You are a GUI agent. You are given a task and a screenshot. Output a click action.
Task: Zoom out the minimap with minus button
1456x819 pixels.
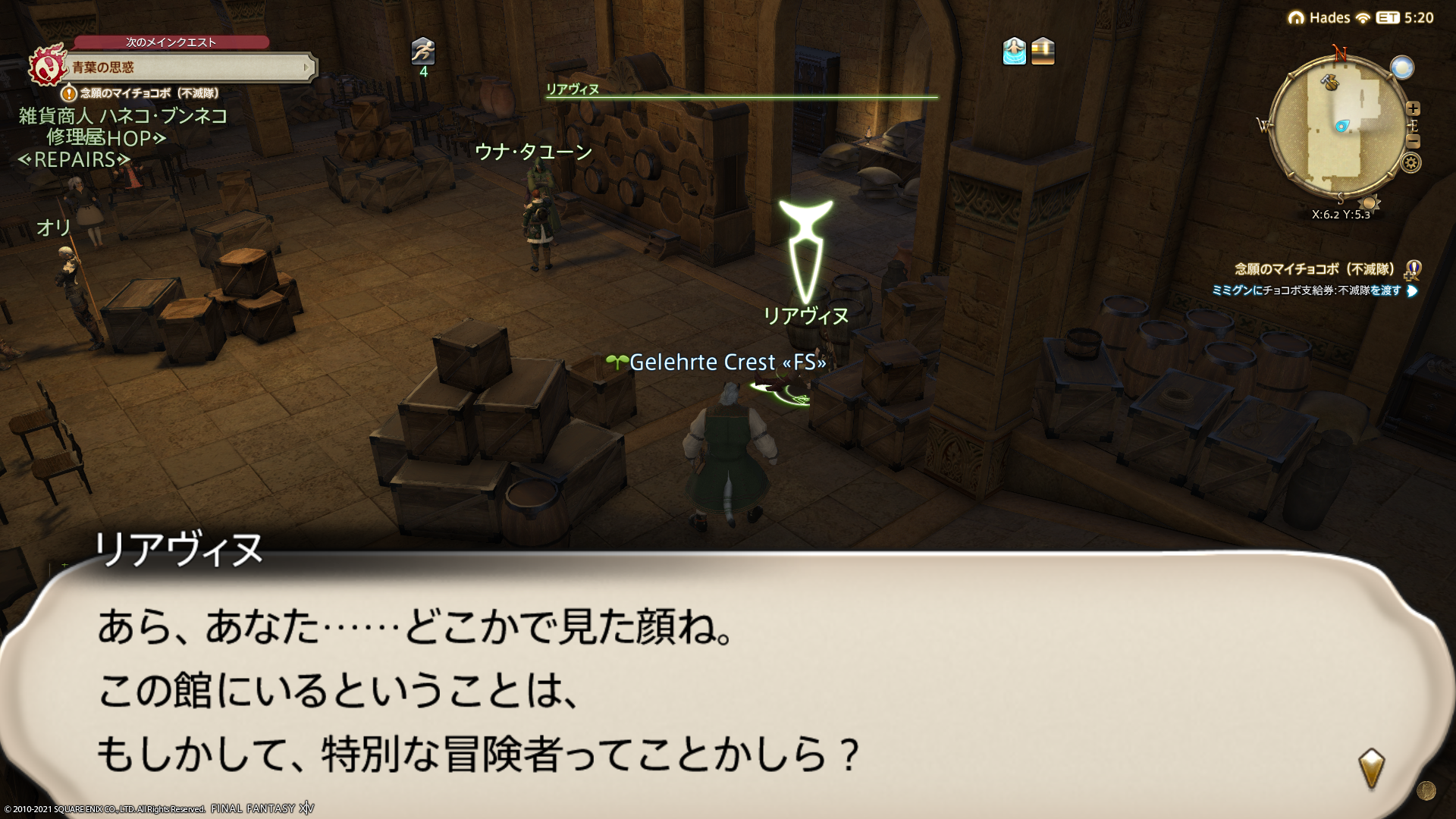tap(1413, 141)
